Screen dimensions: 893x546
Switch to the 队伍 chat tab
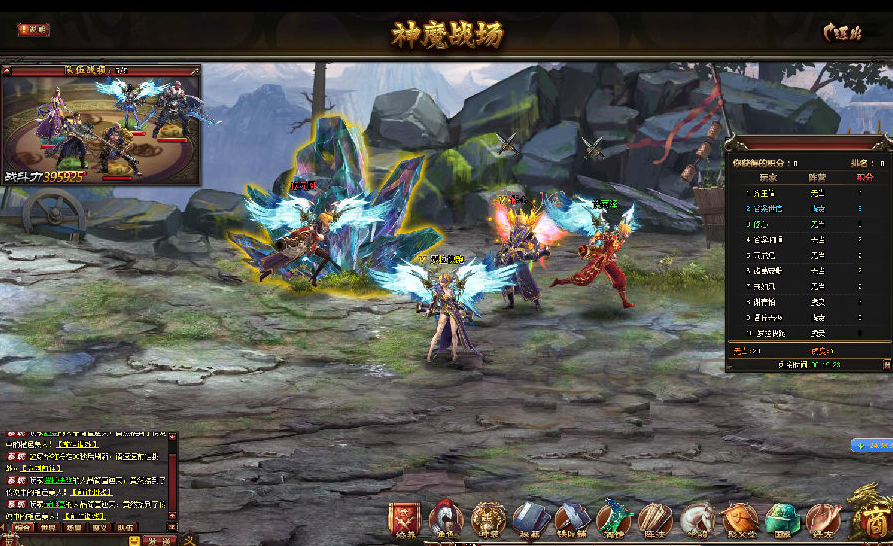126,527
